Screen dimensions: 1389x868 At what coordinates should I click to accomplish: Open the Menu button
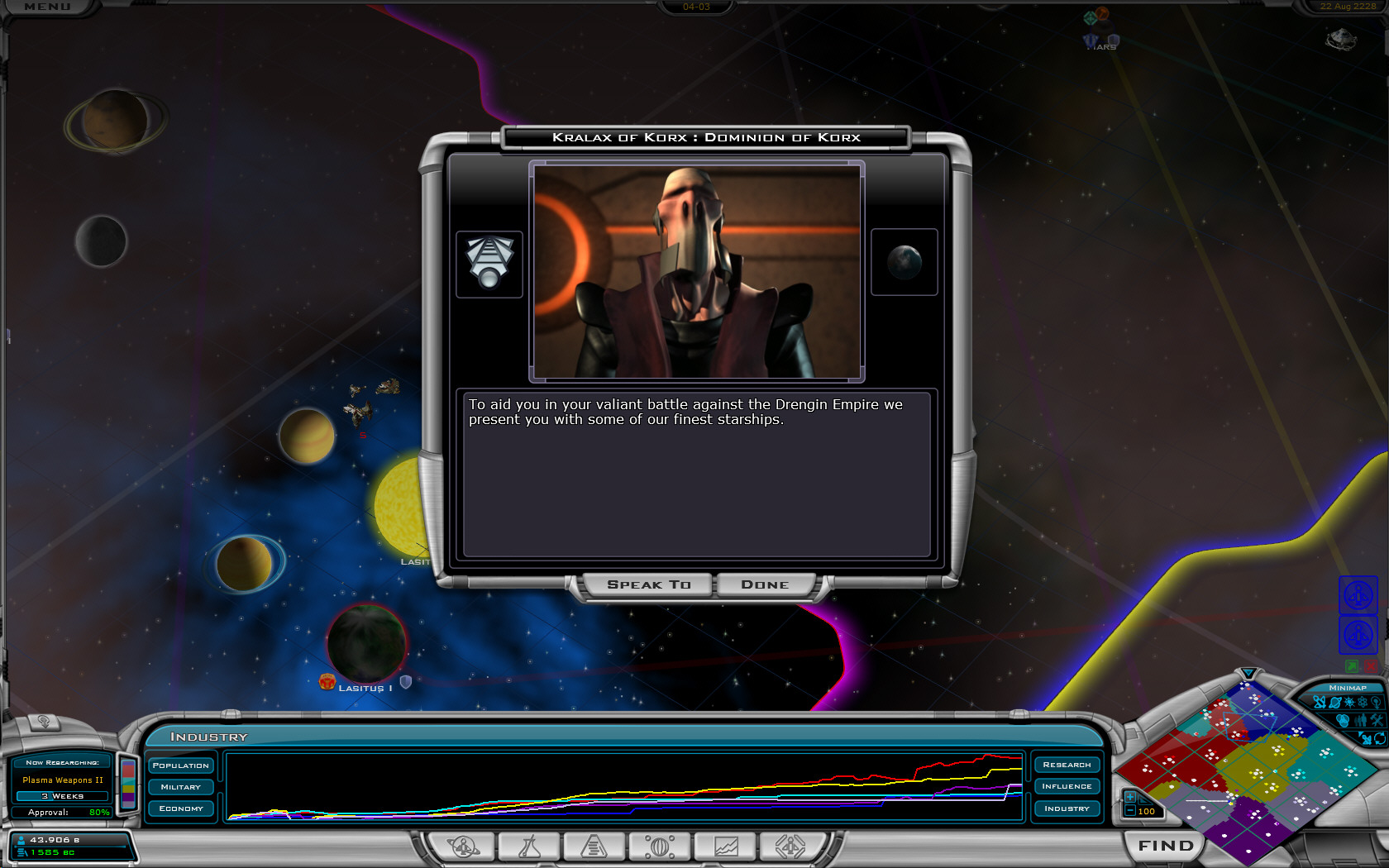click(47, 7)
